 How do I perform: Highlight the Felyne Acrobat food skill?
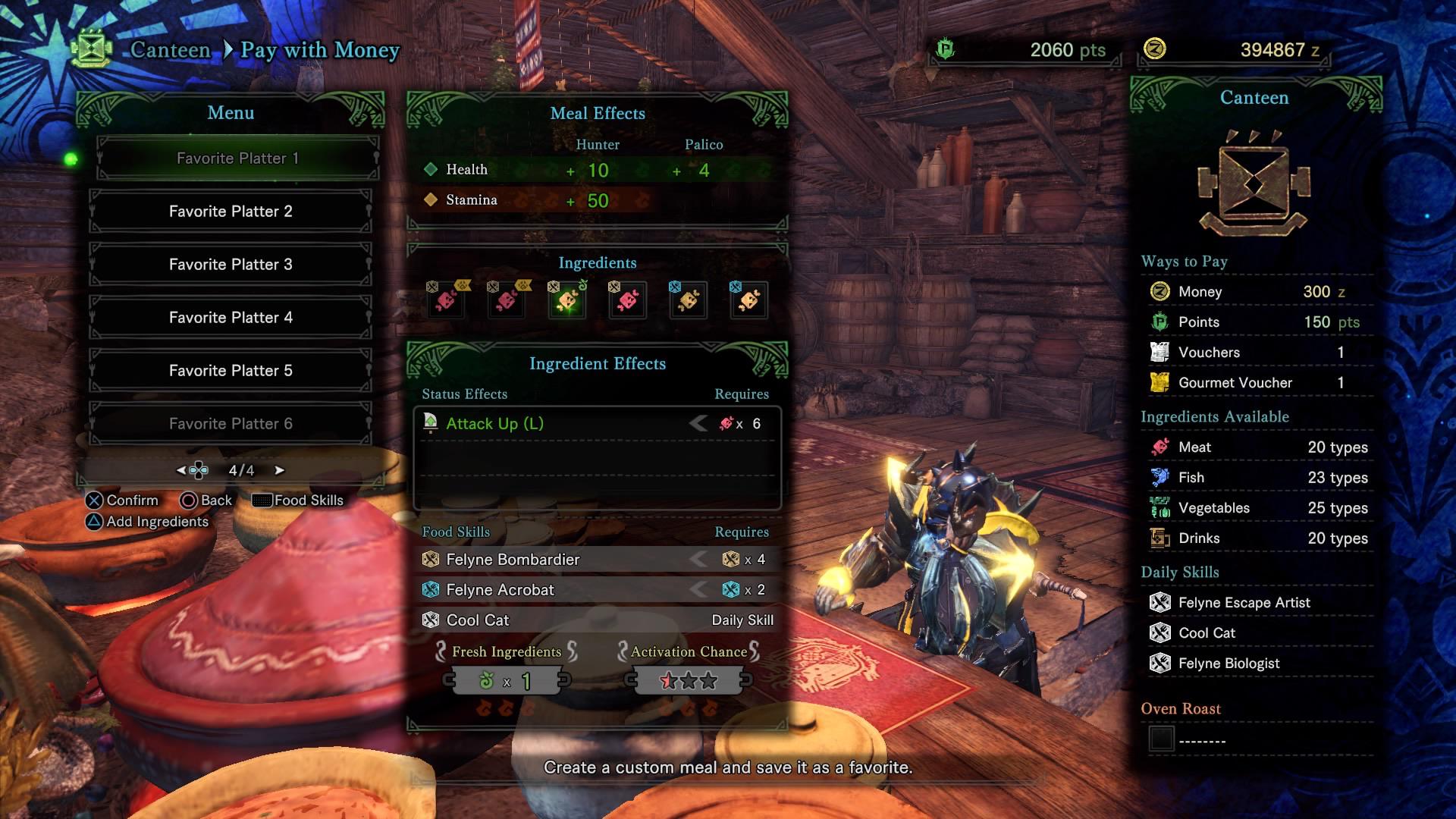point(597,590)
